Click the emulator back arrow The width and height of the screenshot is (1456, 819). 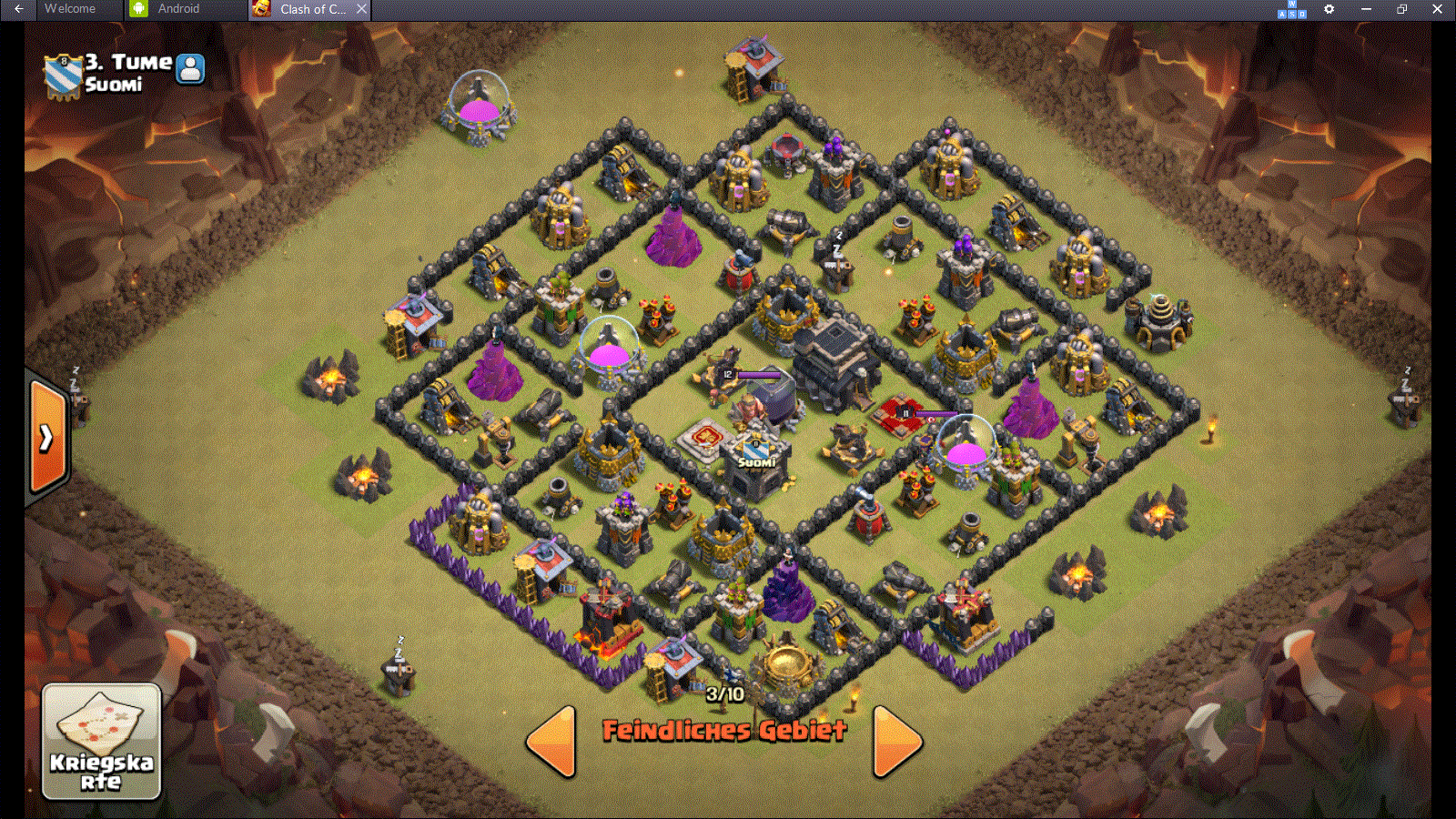(x=18, y=9)
